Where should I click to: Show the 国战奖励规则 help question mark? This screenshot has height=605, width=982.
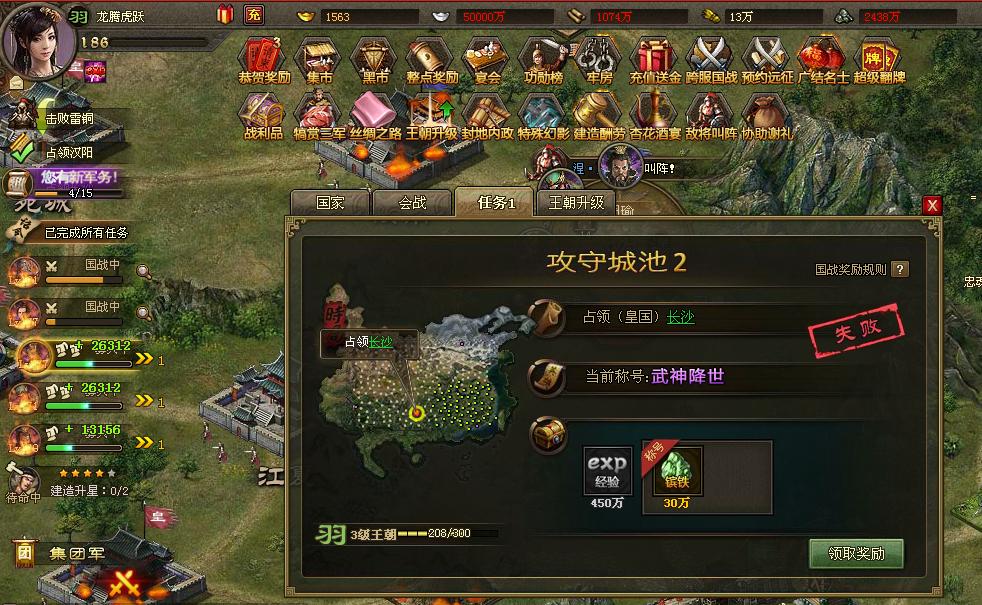(900, 269)
